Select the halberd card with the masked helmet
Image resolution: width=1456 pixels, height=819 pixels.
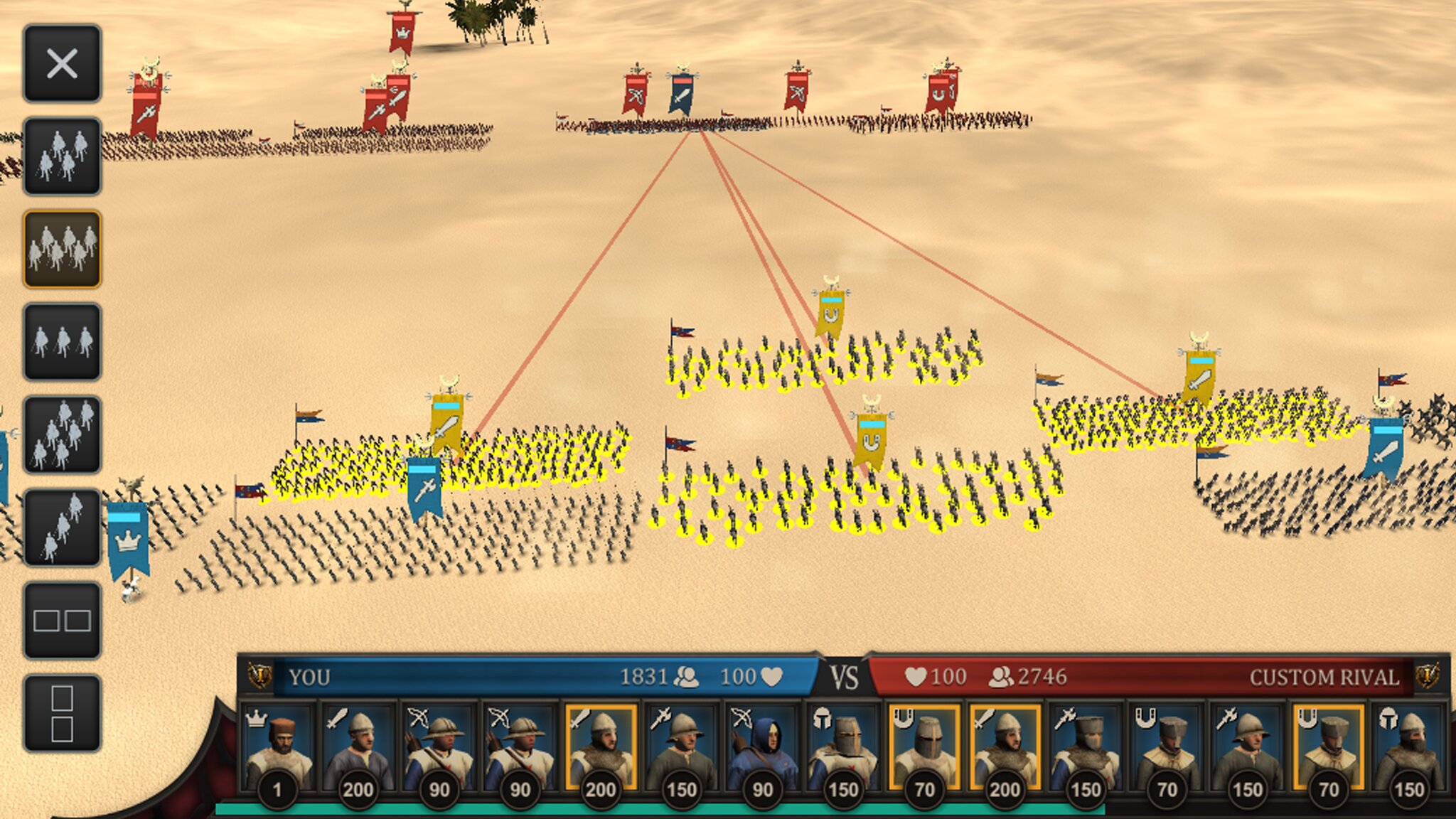[x=1086, y=750]
